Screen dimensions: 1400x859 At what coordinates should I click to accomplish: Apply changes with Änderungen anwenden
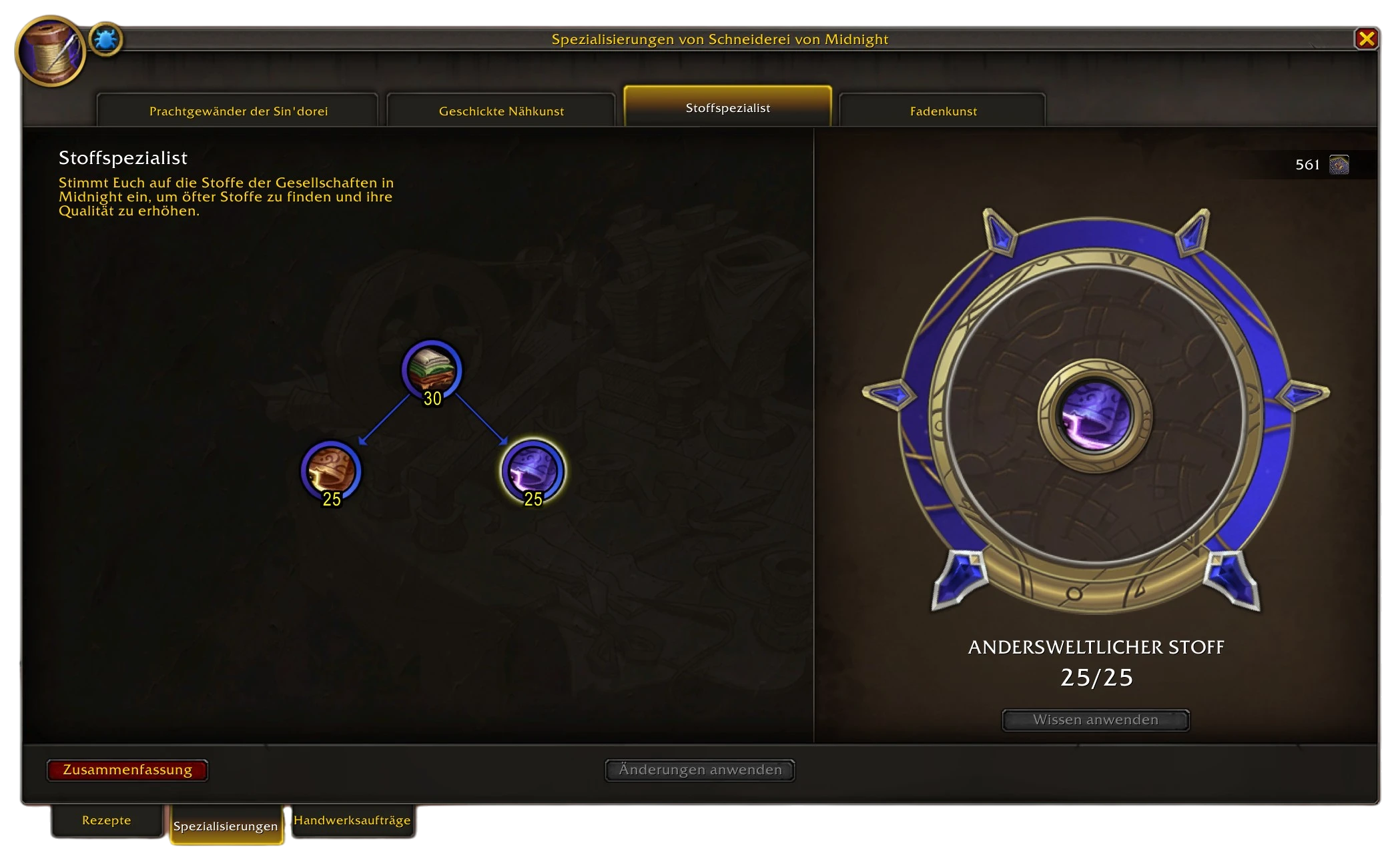[x=699, y=770]
